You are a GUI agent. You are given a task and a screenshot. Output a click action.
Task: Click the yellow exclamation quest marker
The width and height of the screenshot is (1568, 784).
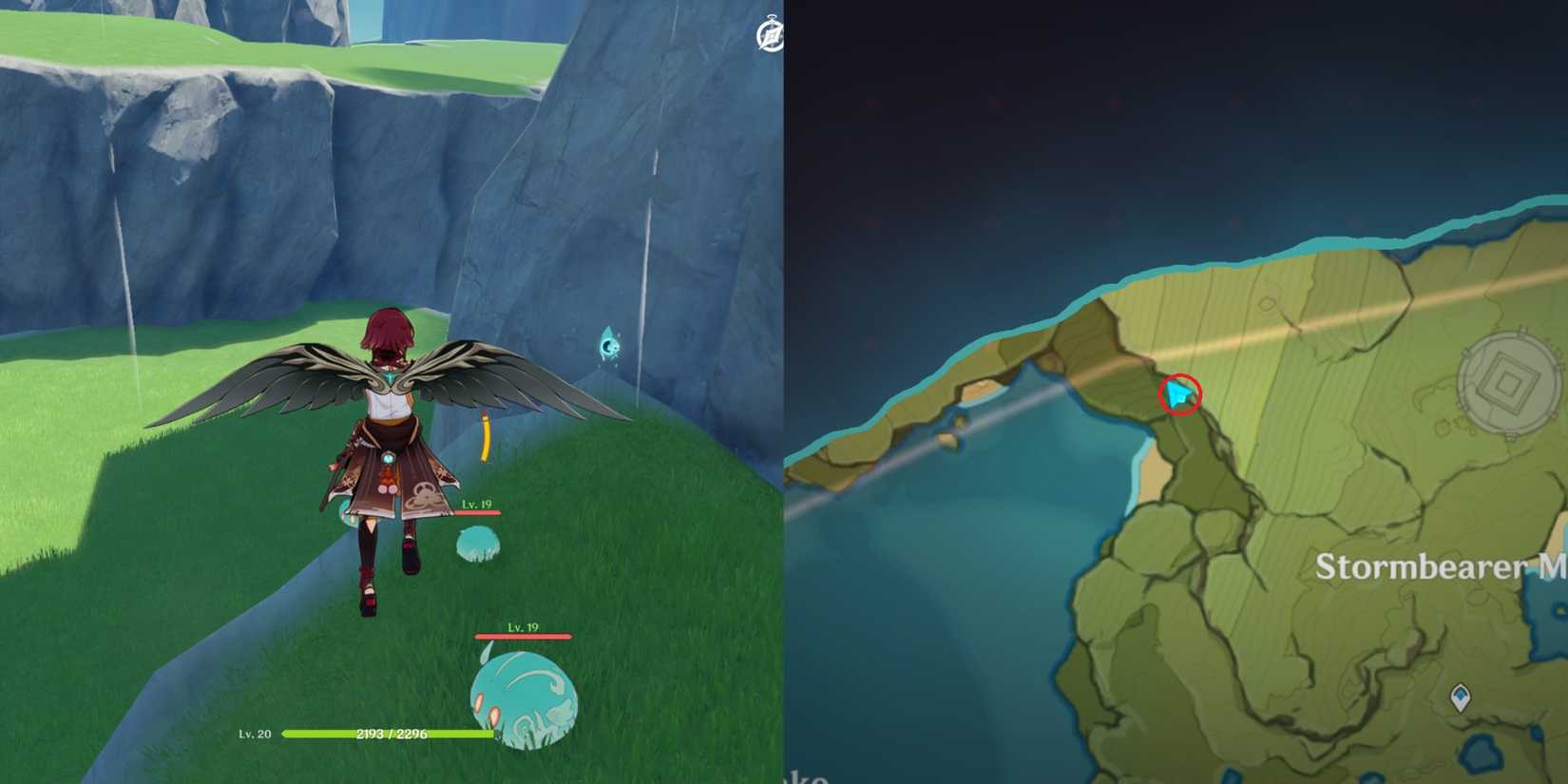point(485,437)
